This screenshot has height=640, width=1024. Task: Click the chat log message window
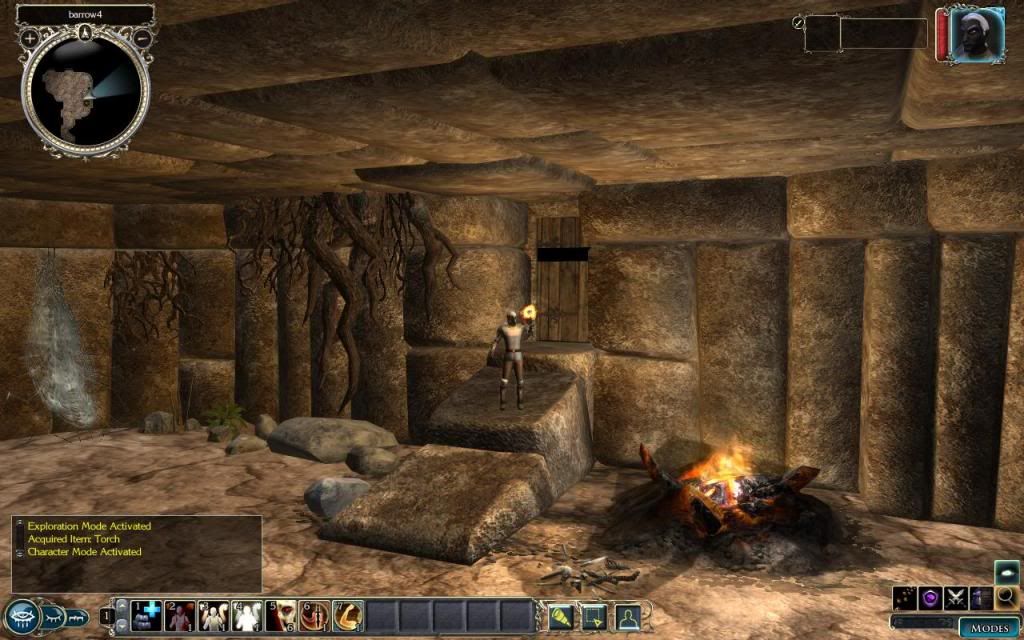pos(137,553)
